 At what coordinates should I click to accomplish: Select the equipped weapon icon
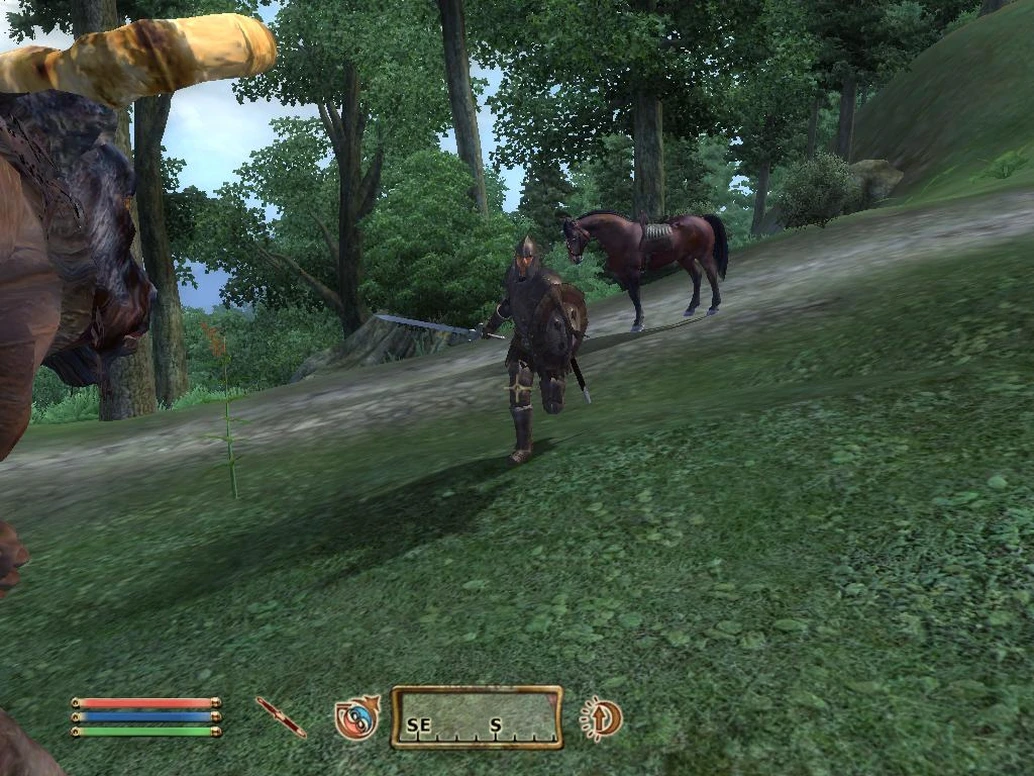(x=281, y=717)
